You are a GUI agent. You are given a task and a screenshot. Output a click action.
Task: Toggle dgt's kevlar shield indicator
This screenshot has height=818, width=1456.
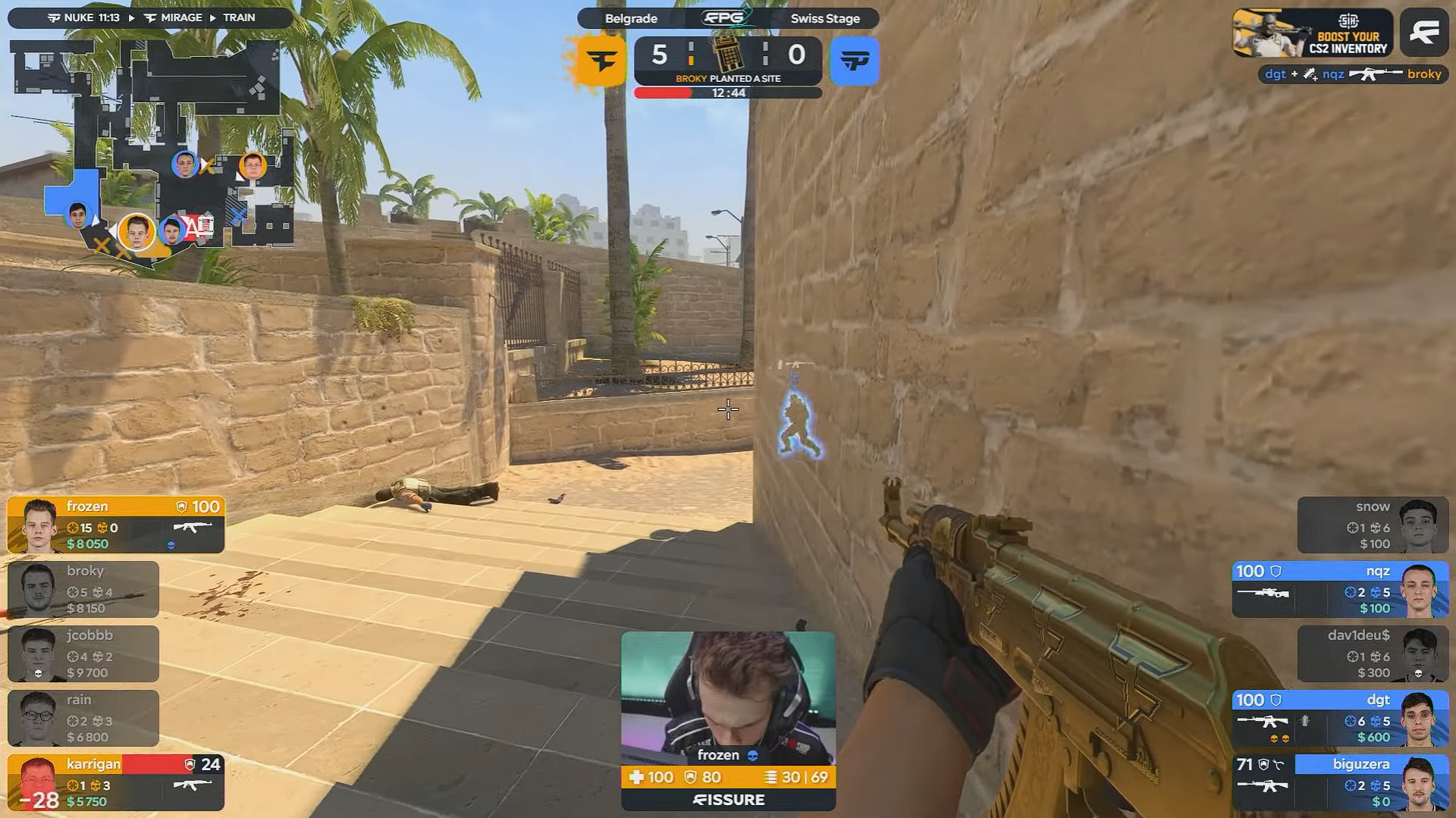1275,700
